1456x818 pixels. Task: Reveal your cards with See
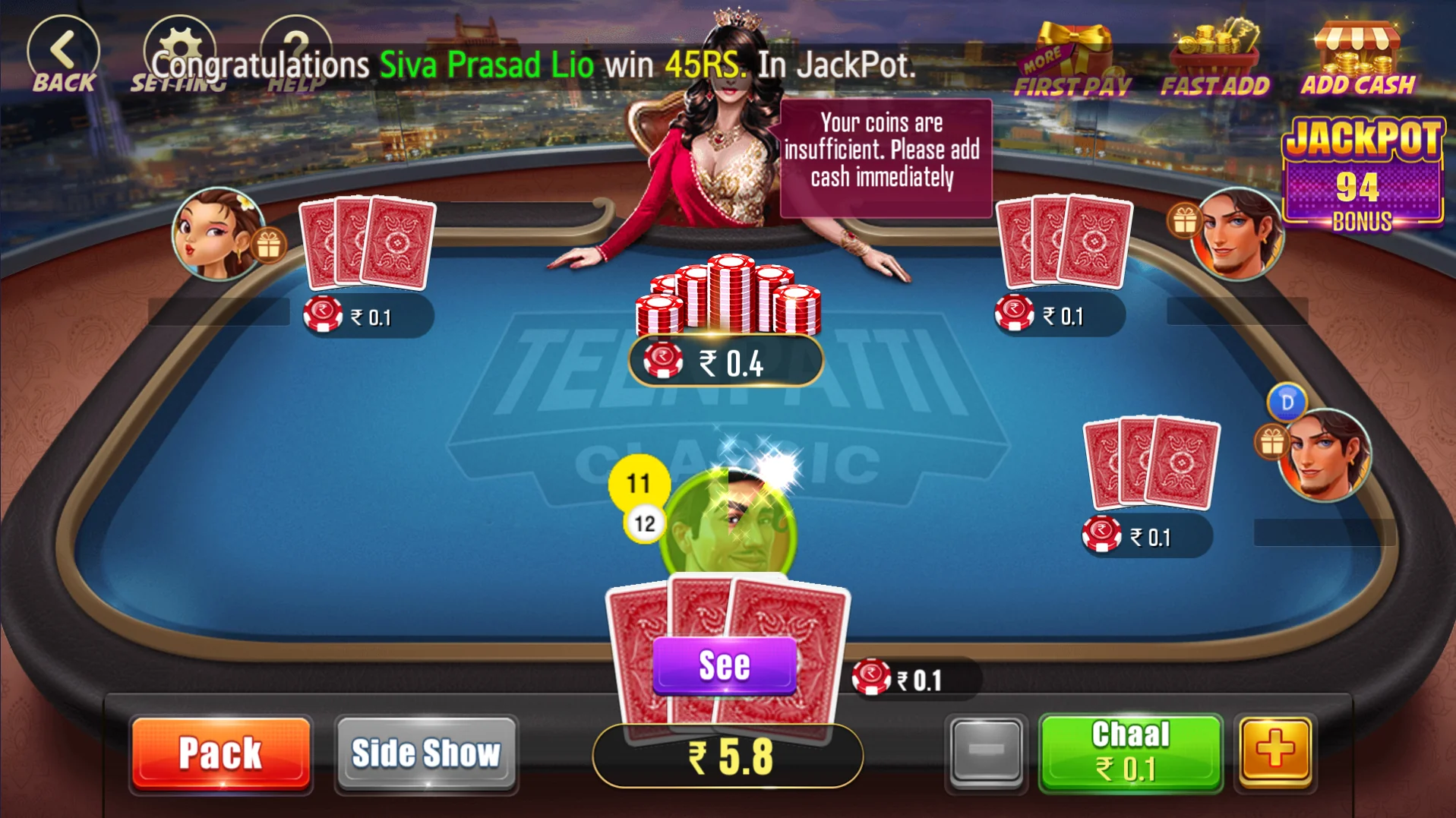pos(724,666)
